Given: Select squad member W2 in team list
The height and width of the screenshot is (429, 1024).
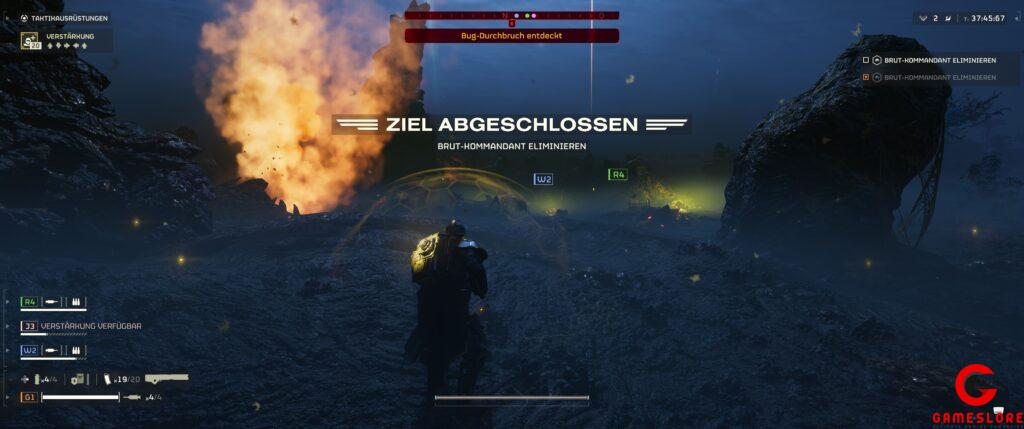Looking at the screenshot, I should (x=29, y=351).
